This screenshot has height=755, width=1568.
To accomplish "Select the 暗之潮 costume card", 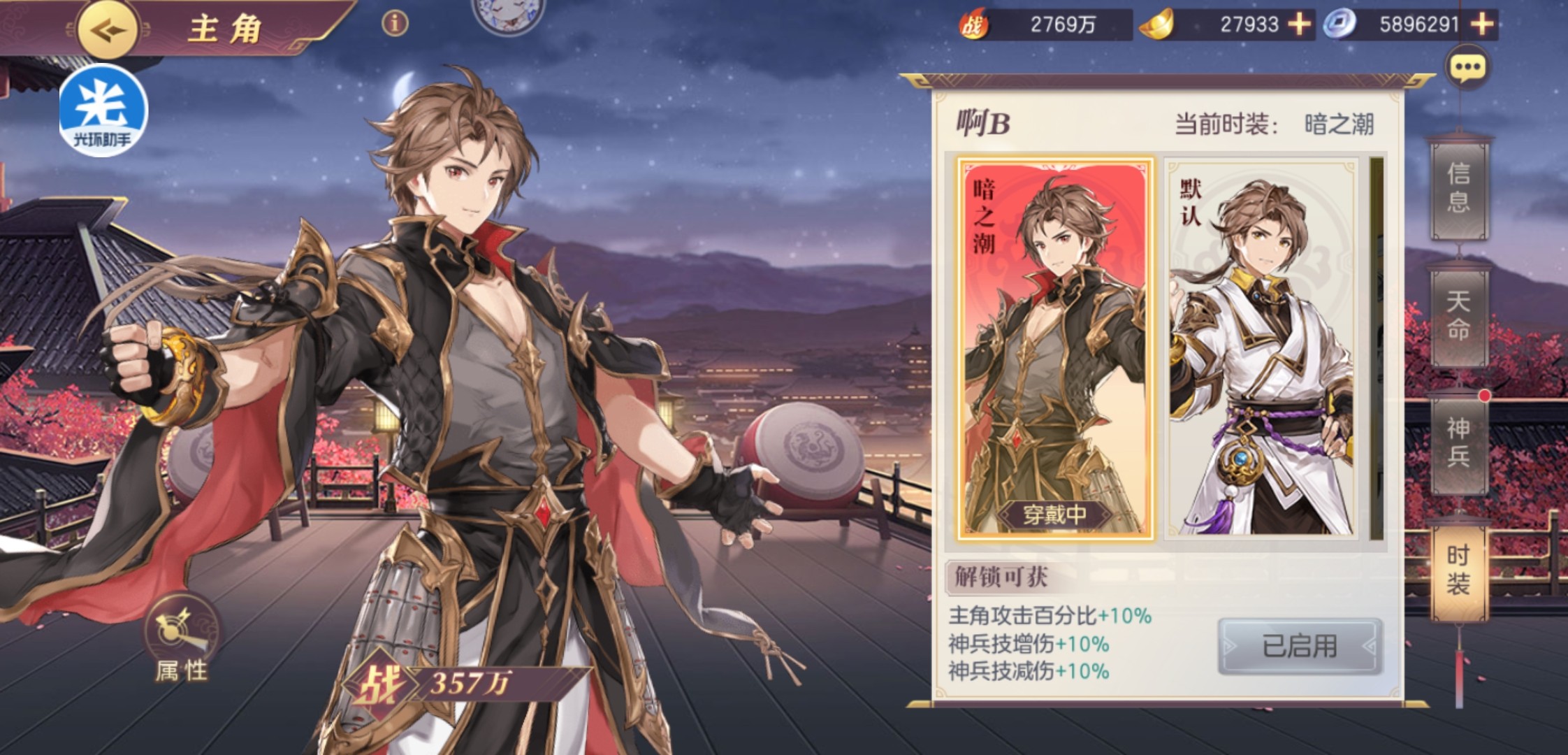I will click(x=1054, y=348).
